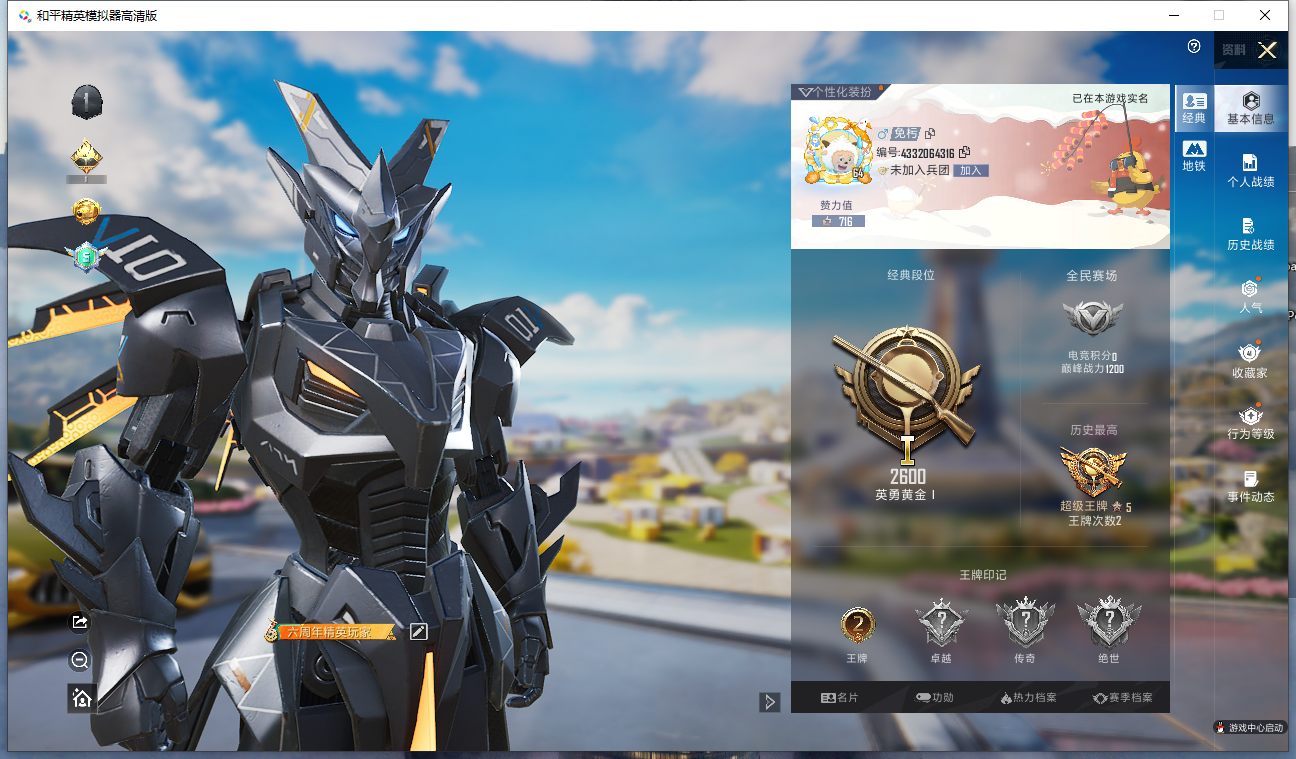Open the 历史战绩 tab

[1250, 234]
